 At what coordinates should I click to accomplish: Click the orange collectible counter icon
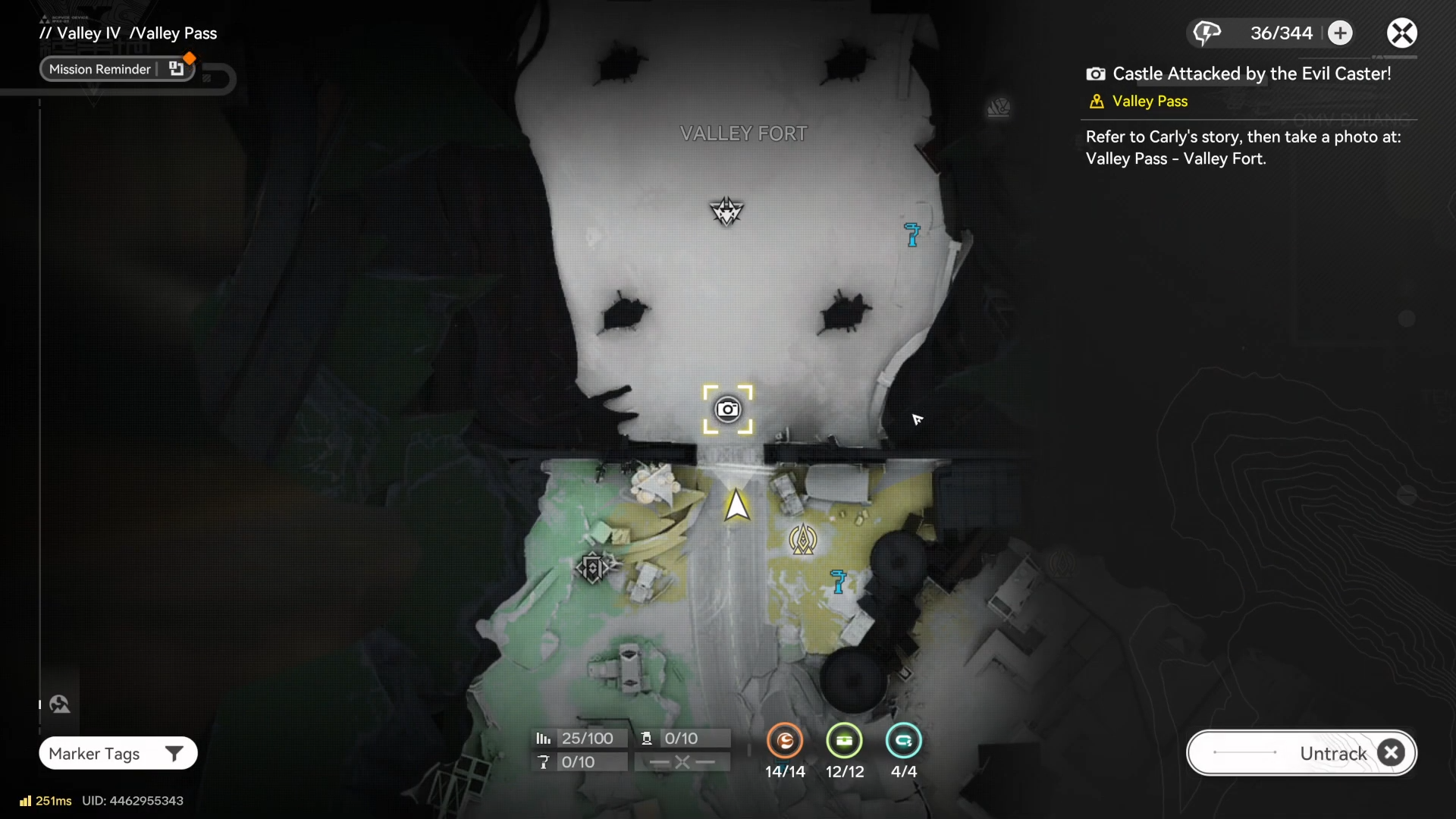click(x=785, y=741)
